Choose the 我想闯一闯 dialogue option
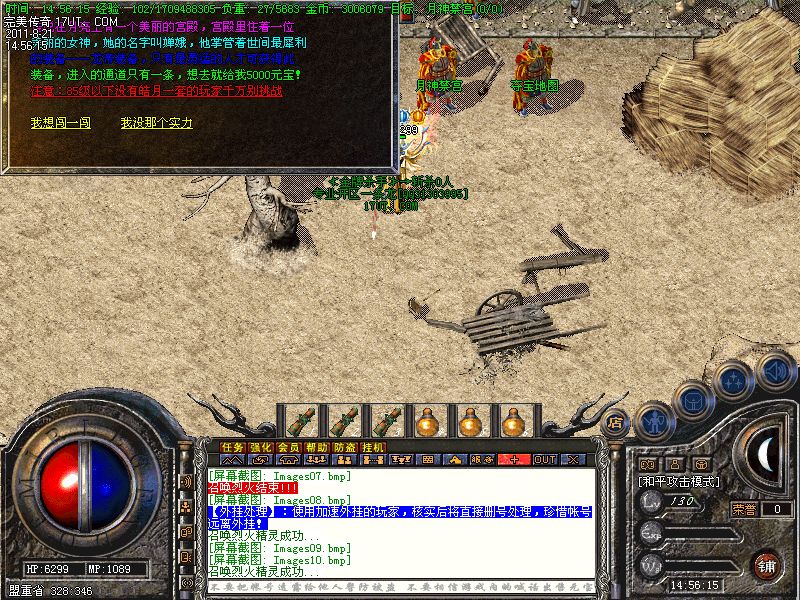The width and height of the screenshot is (800, 600). 61,123
